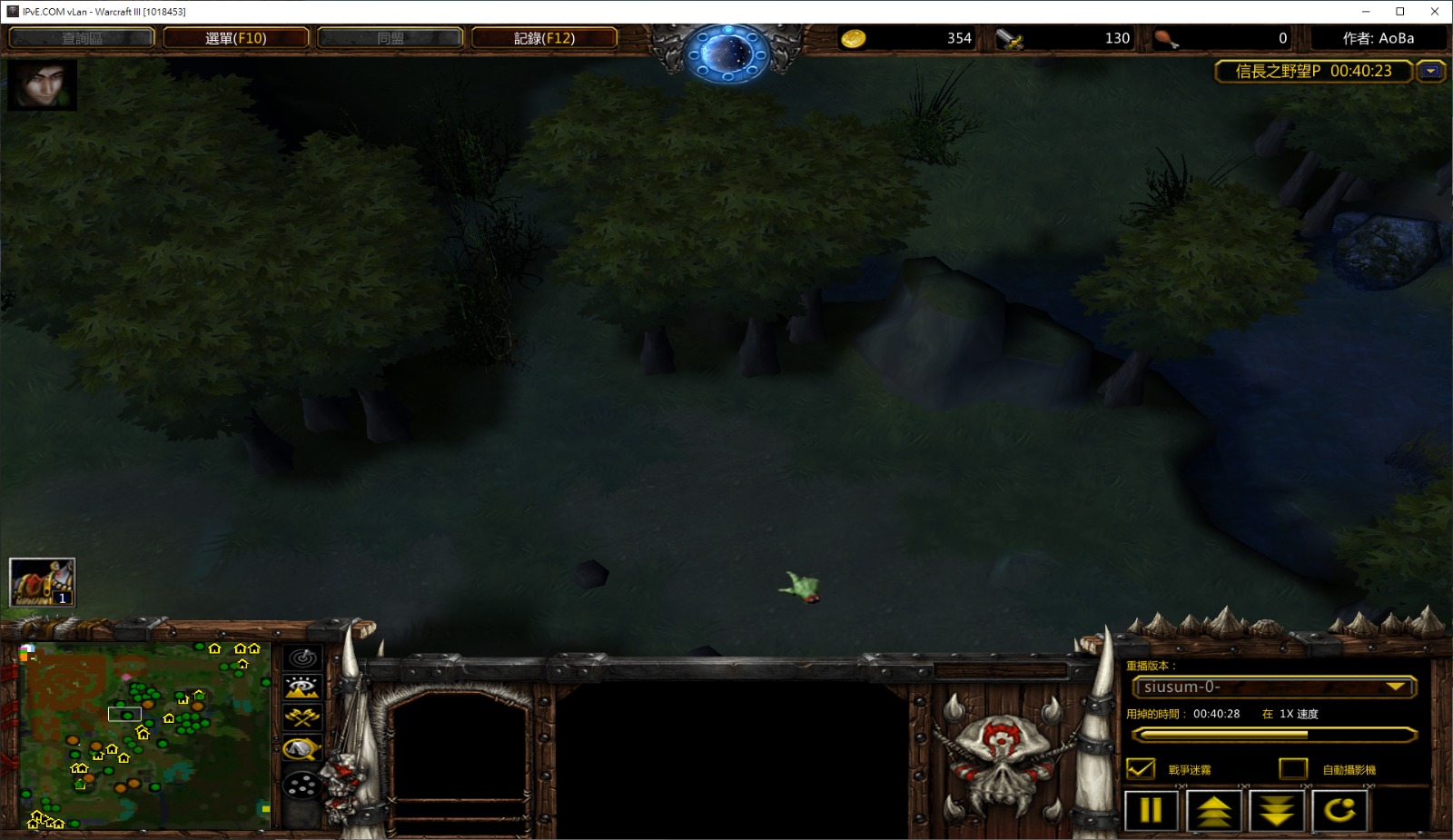The width and height of the screenshot is (1453, 840).
Task: Activate the minimap signal ping button
Action: pos(302,657)
